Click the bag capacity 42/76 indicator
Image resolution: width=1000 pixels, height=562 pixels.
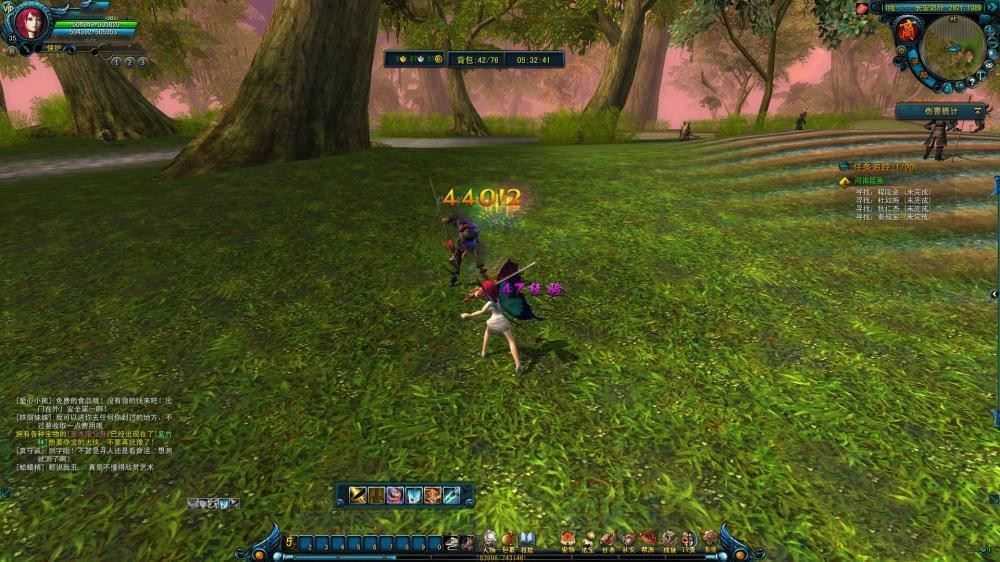pos(469,60)
